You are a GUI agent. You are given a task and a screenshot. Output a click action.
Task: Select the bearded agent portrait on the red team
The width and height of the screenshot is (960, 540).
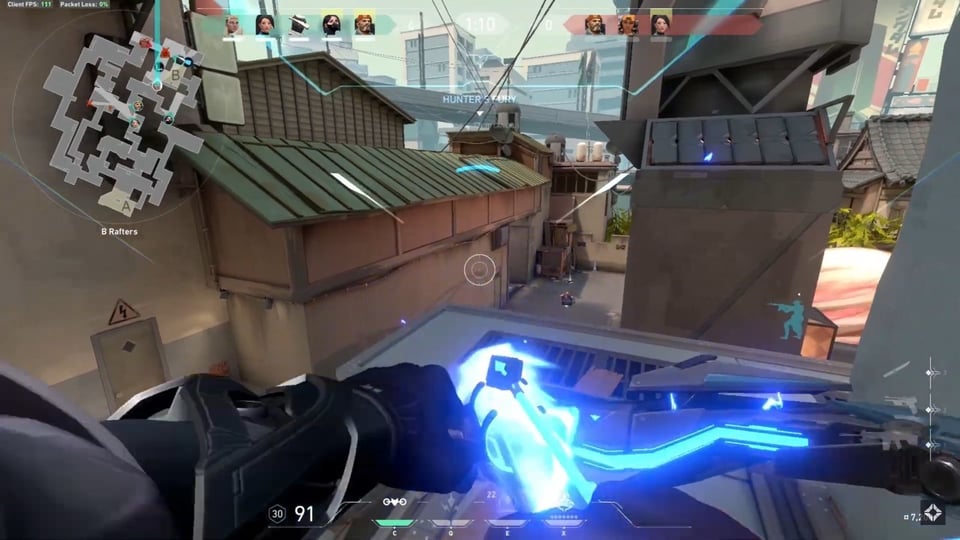pos(595,25)
